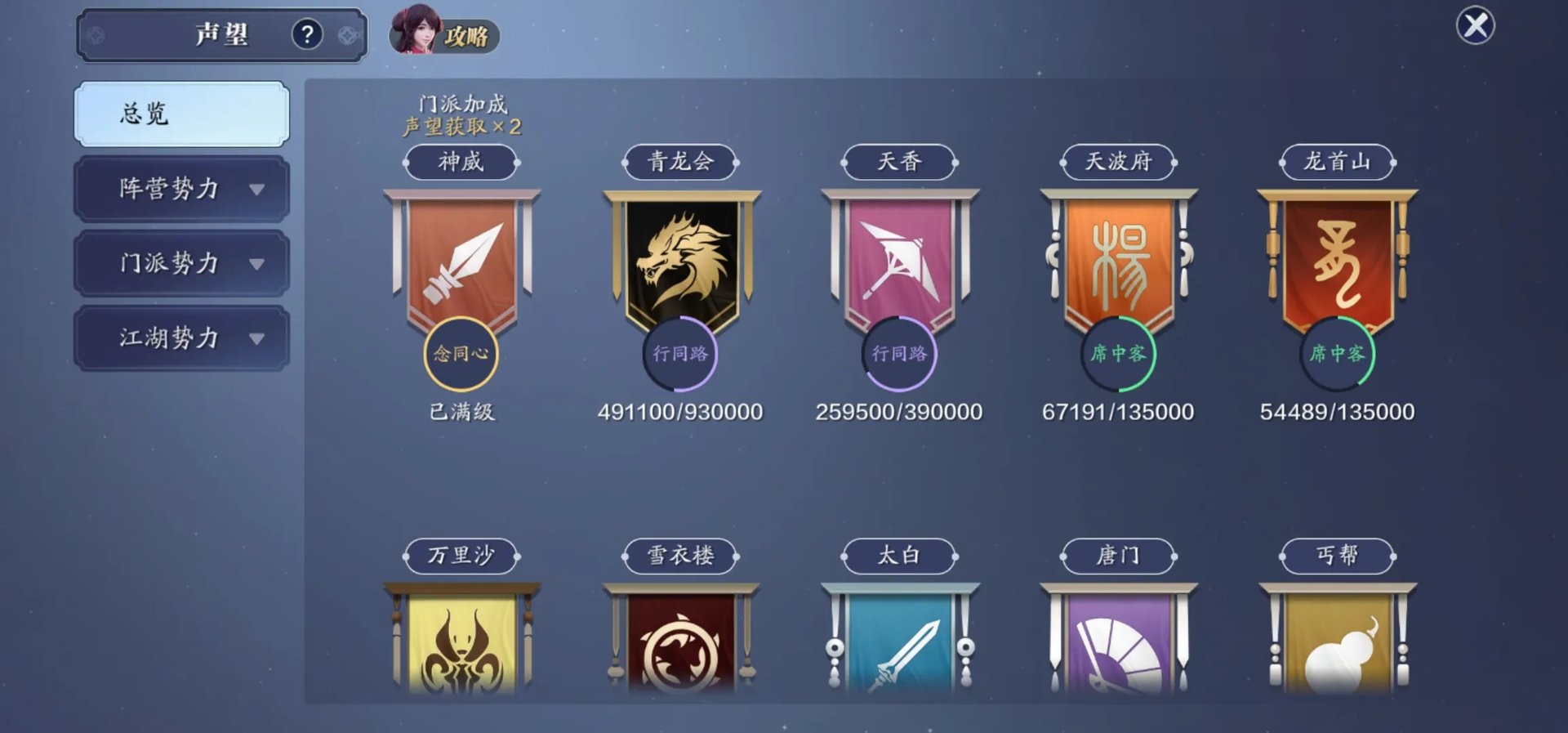The image size is (1568, 733).
Task: Click the 念同心 rank badge
Action: tap(461, 353)
